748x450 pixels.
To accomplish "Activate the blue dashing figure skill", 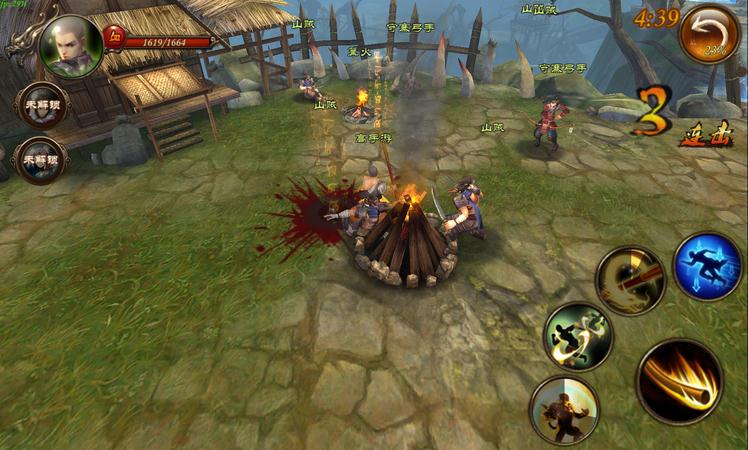I will (707, 266).
